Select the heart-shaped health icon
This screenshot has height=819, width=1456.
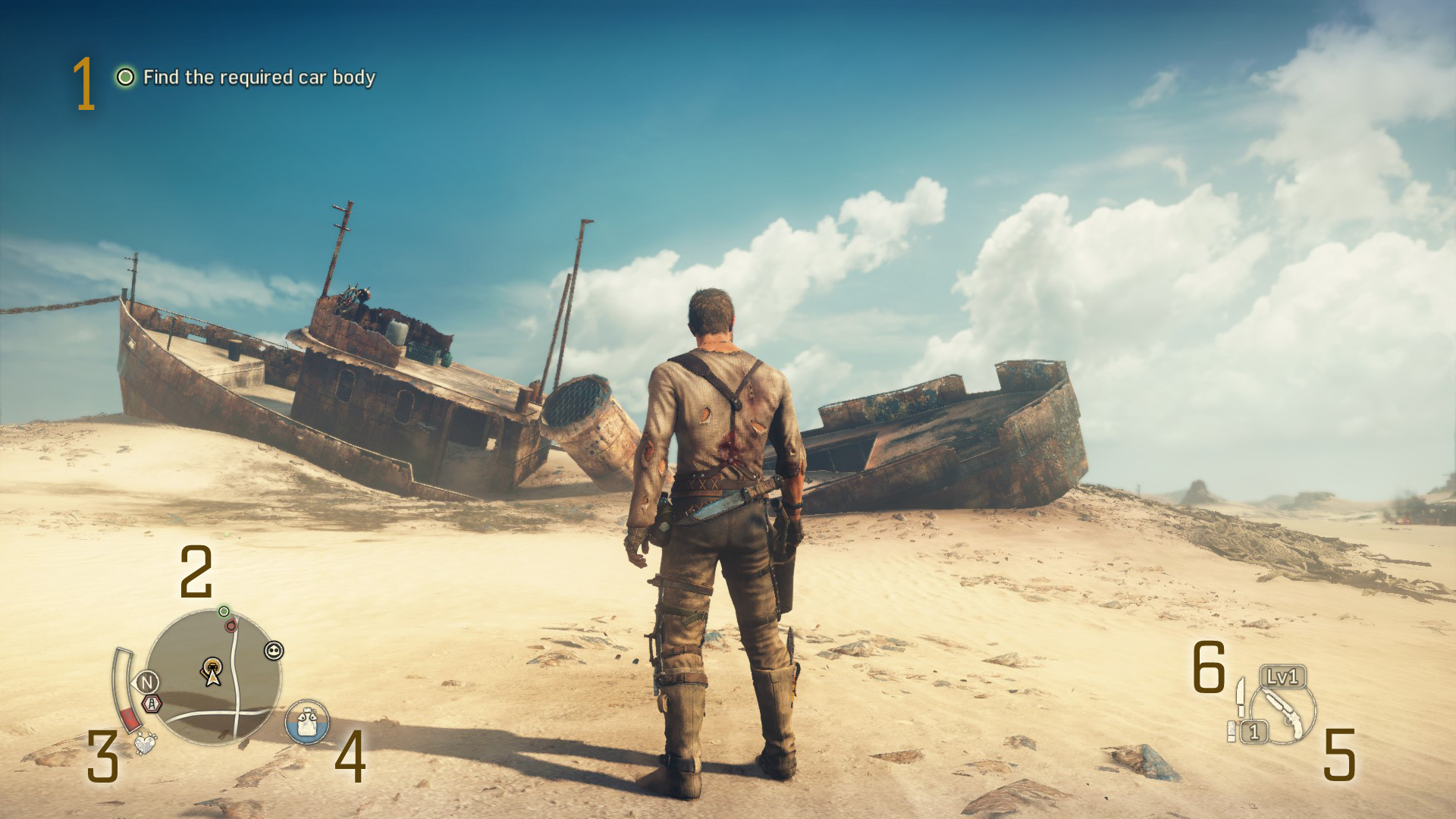point(146,743)
